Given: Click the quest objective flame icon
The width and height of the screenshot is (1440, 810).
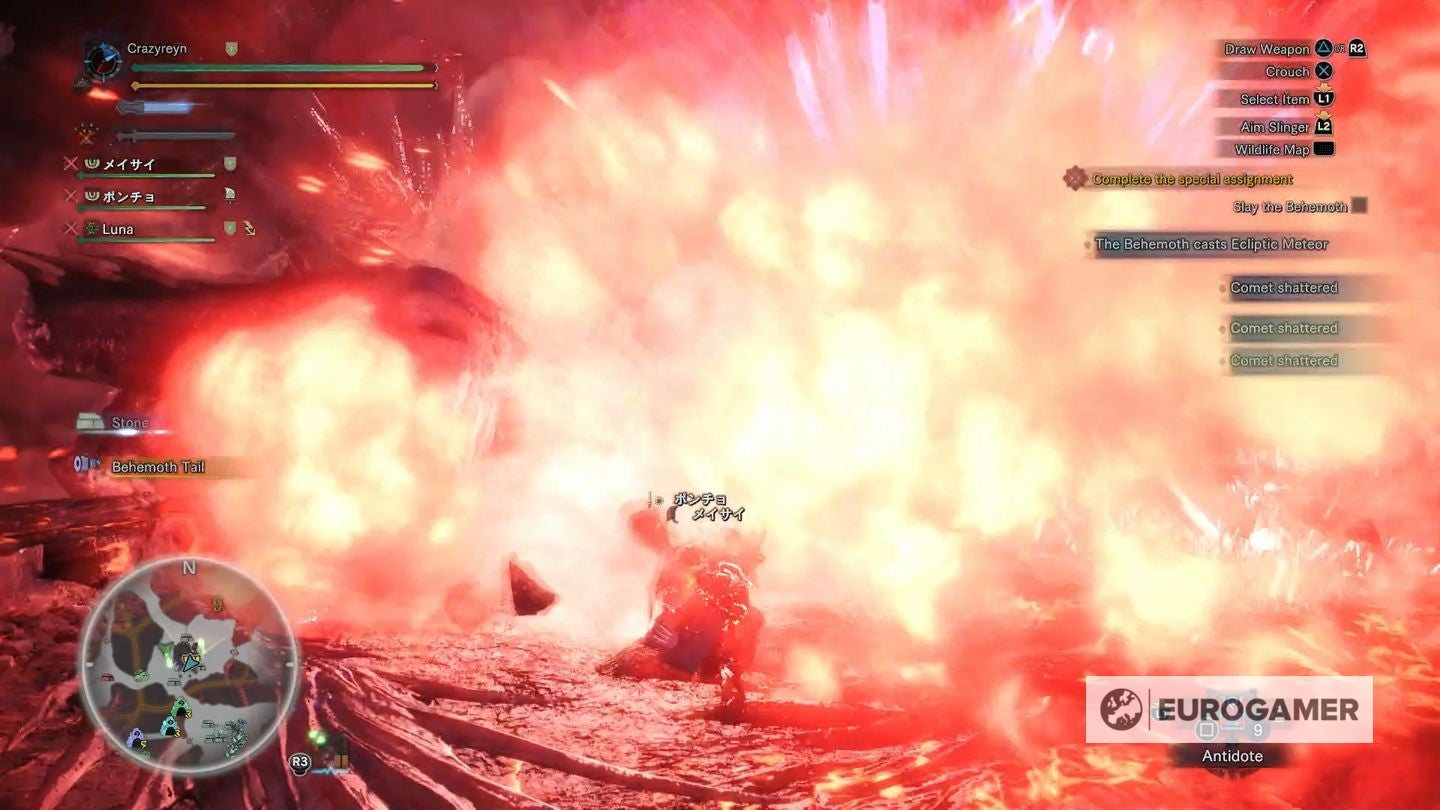Looking at the screenshot, I should click(1077, 179).
